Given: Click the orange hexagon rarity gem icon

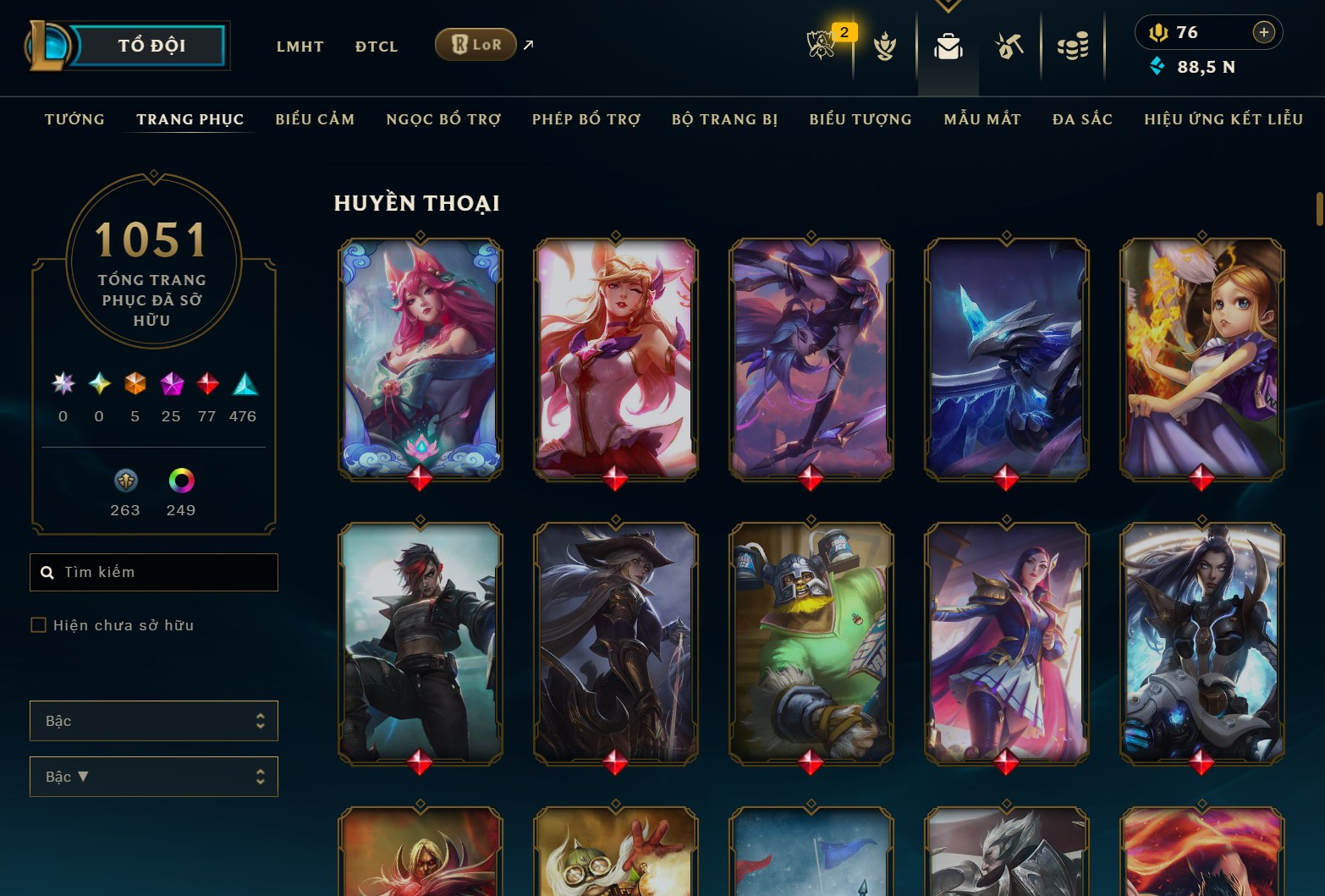Looking at the screenshot, I should click(x=135, y=385).
